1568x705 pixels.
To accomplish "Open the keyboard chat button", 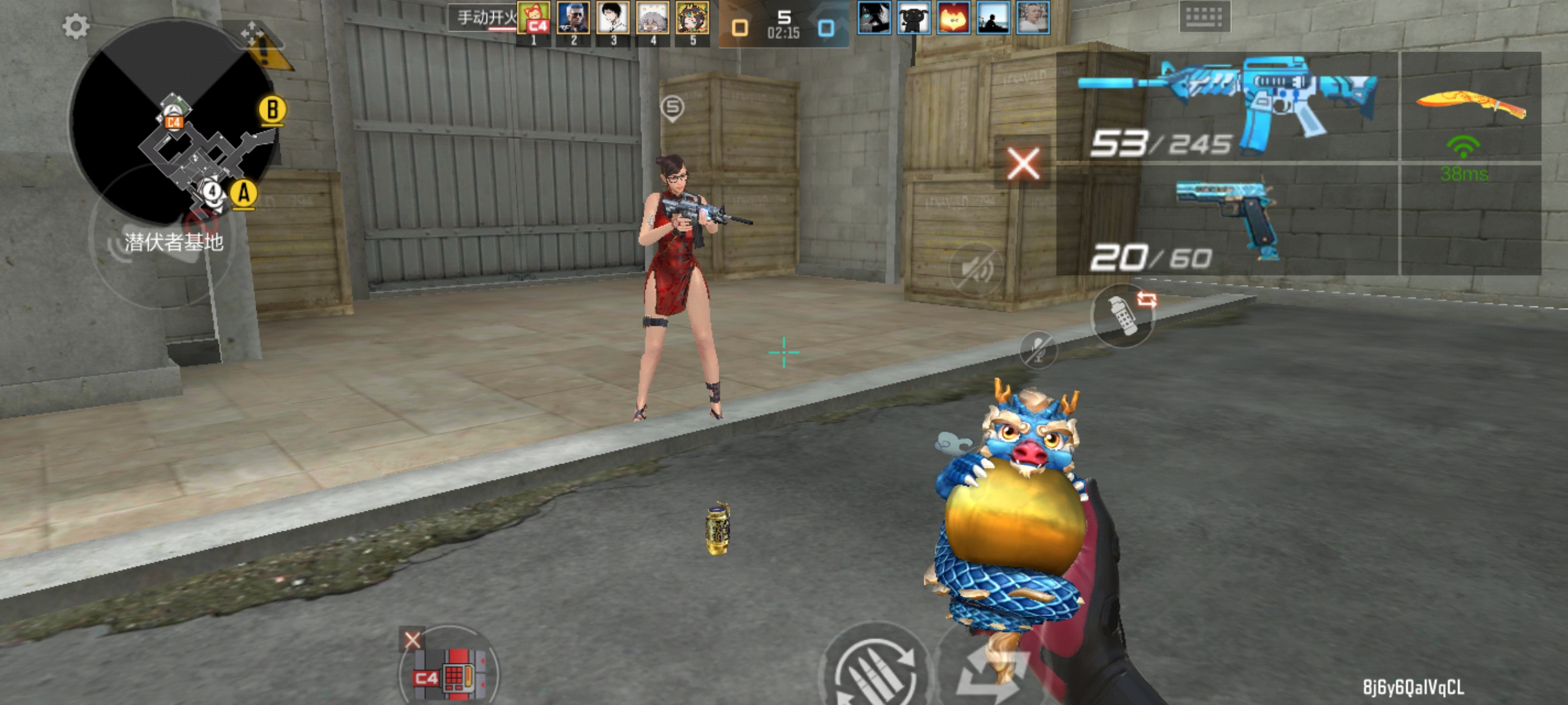I will point(1204,16).
